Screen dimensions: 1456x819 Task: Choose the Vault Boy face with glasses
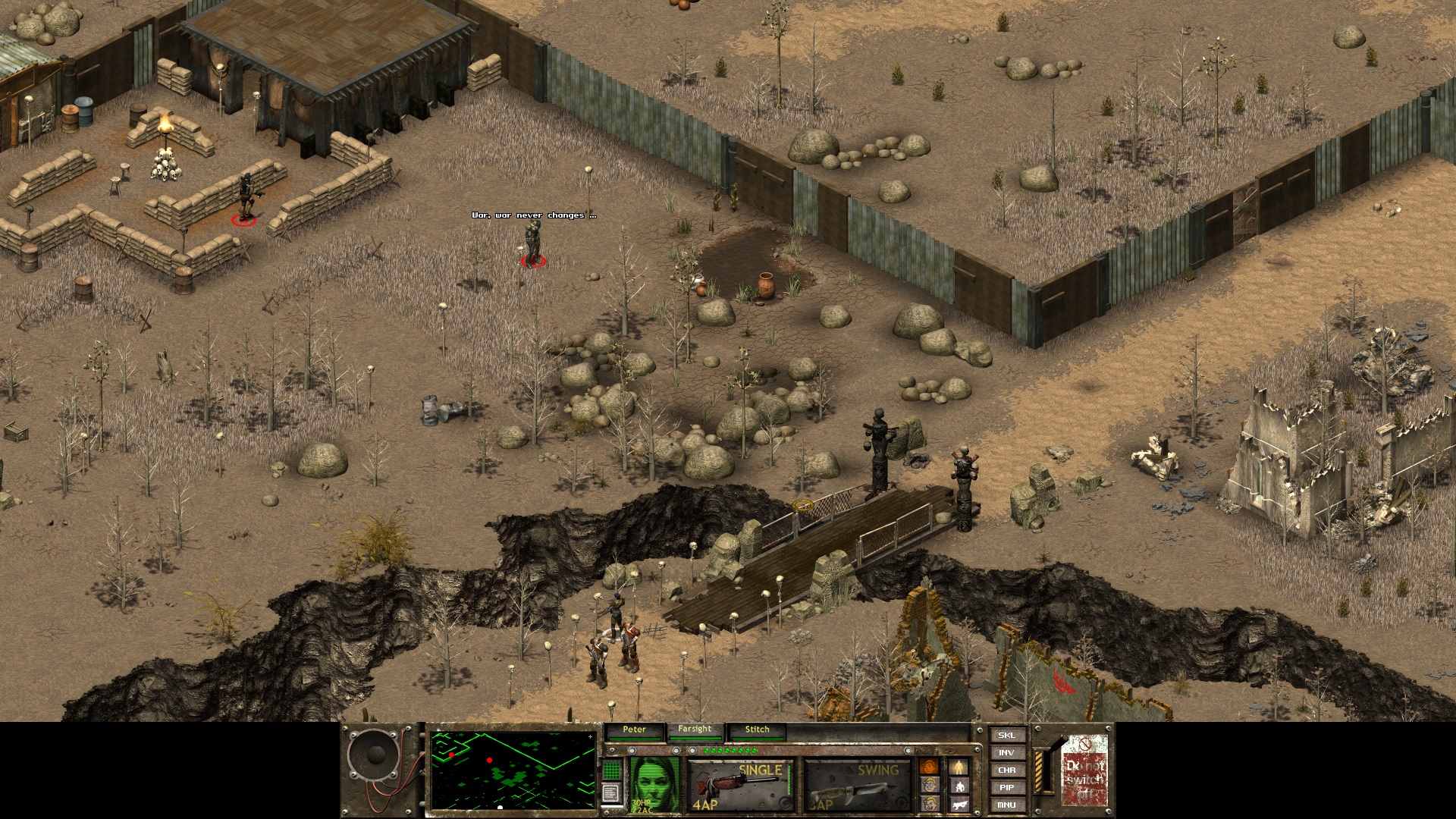[x=929, y=786]
